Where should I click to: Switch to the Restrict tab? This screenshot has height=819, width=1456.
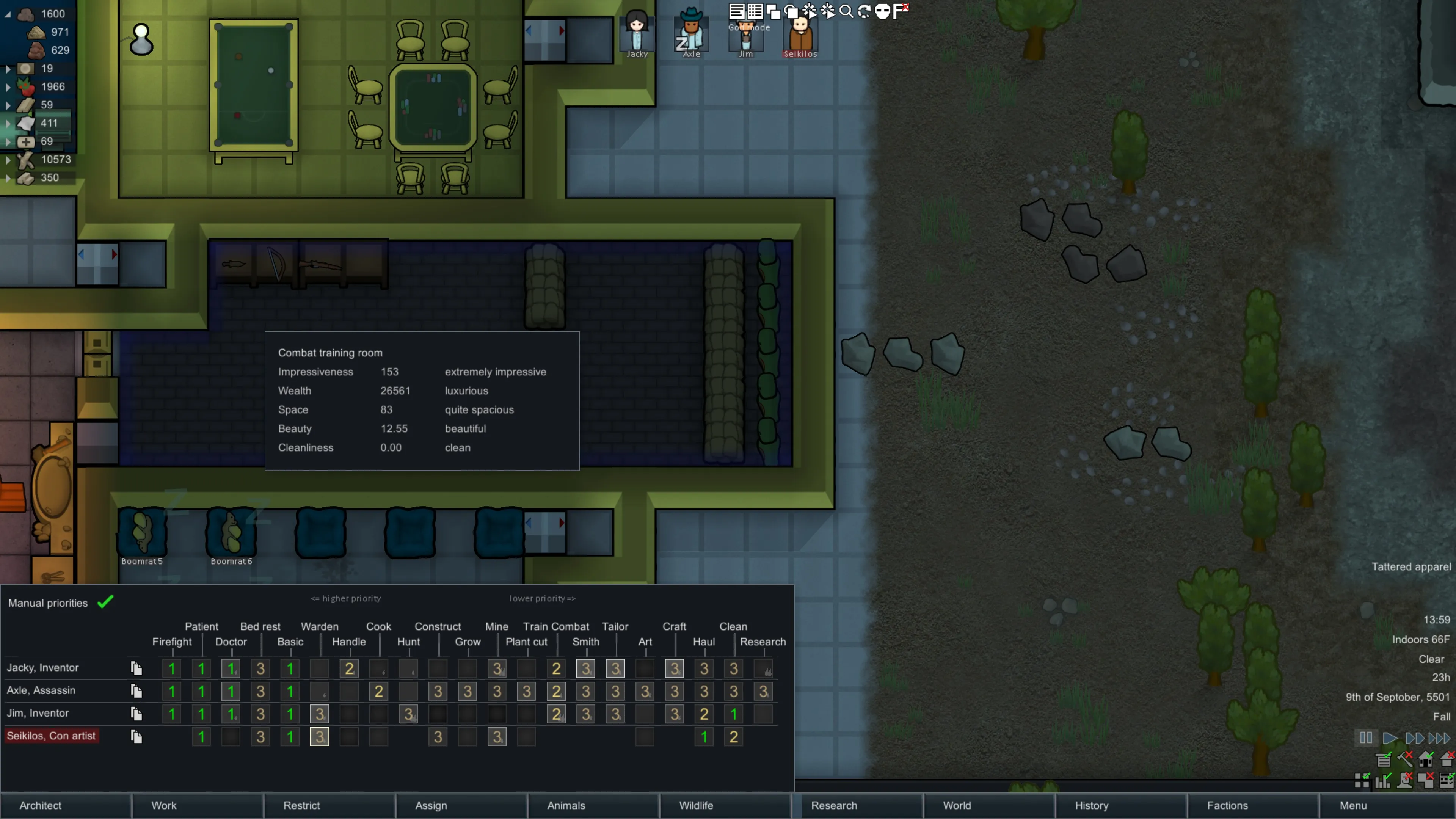[x=329, y=805]
